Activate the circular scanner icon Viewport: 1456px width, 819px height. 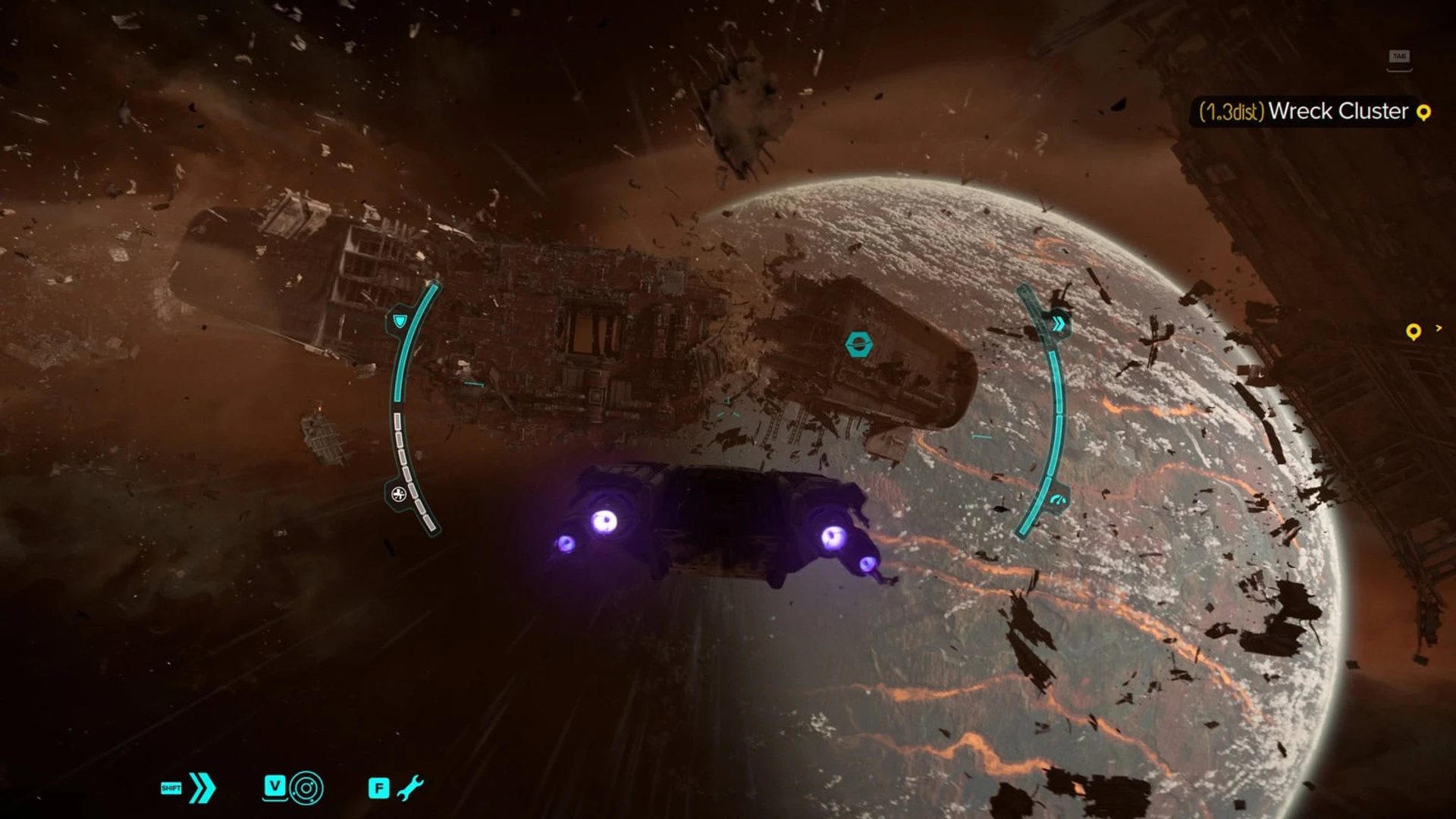(306, 788)
